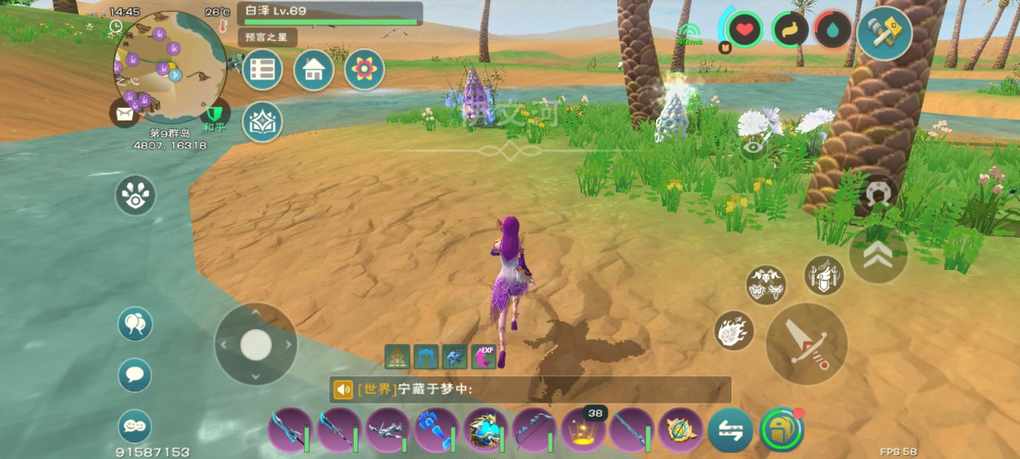Select the golden crown slot with 38
This screenshot has width=1020, height=459.
583,431
